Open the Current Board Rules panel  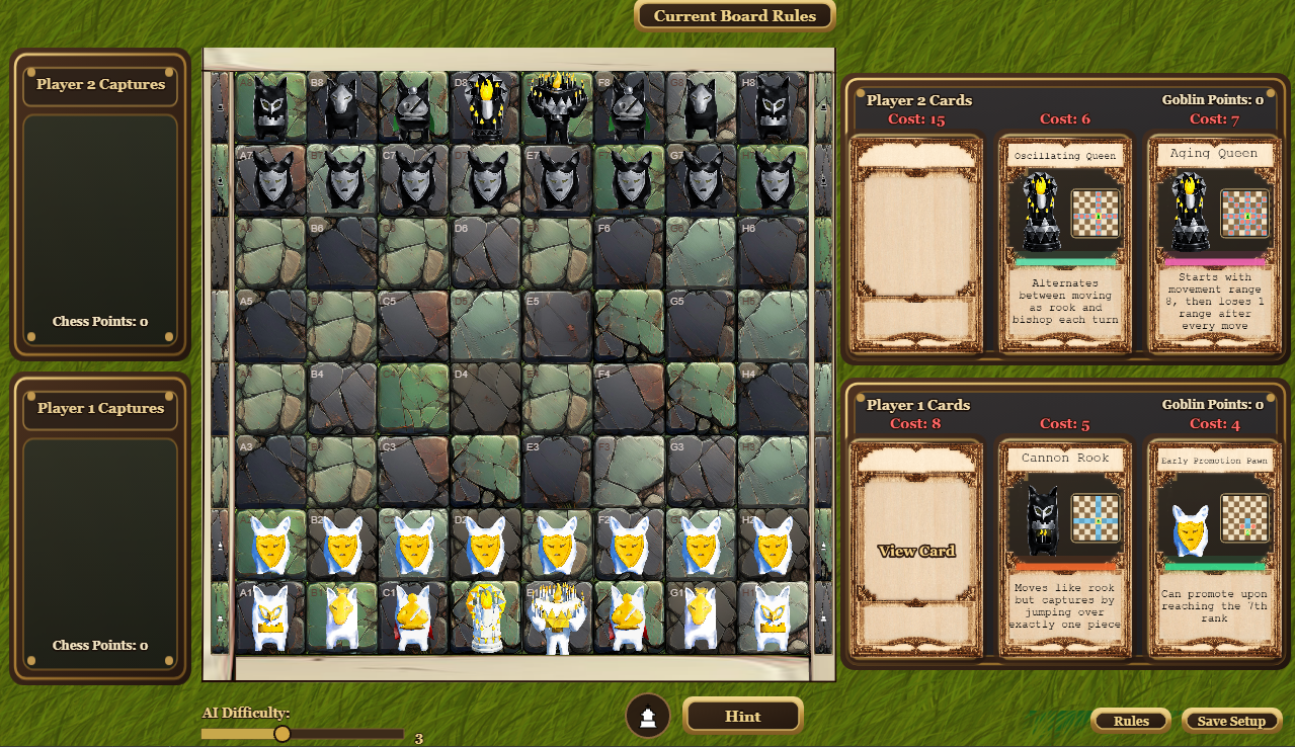click(735, 16)
